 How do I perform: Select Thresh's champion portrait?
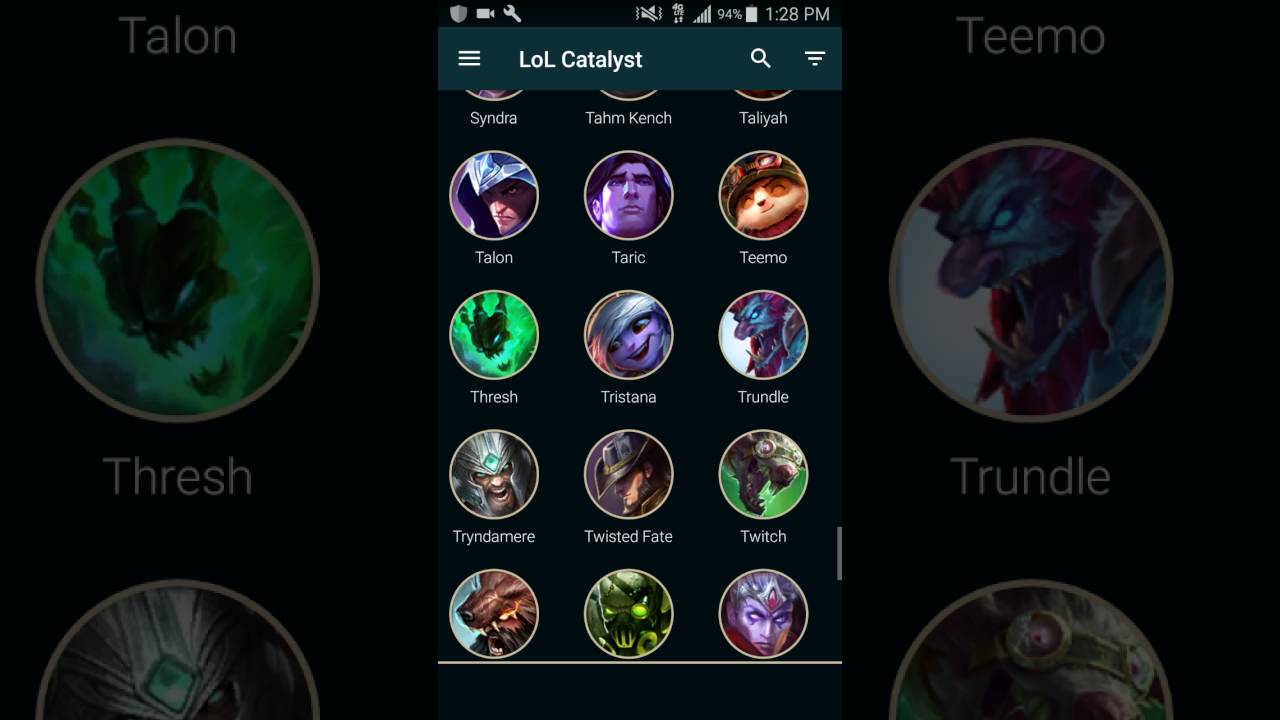point(494,335)
